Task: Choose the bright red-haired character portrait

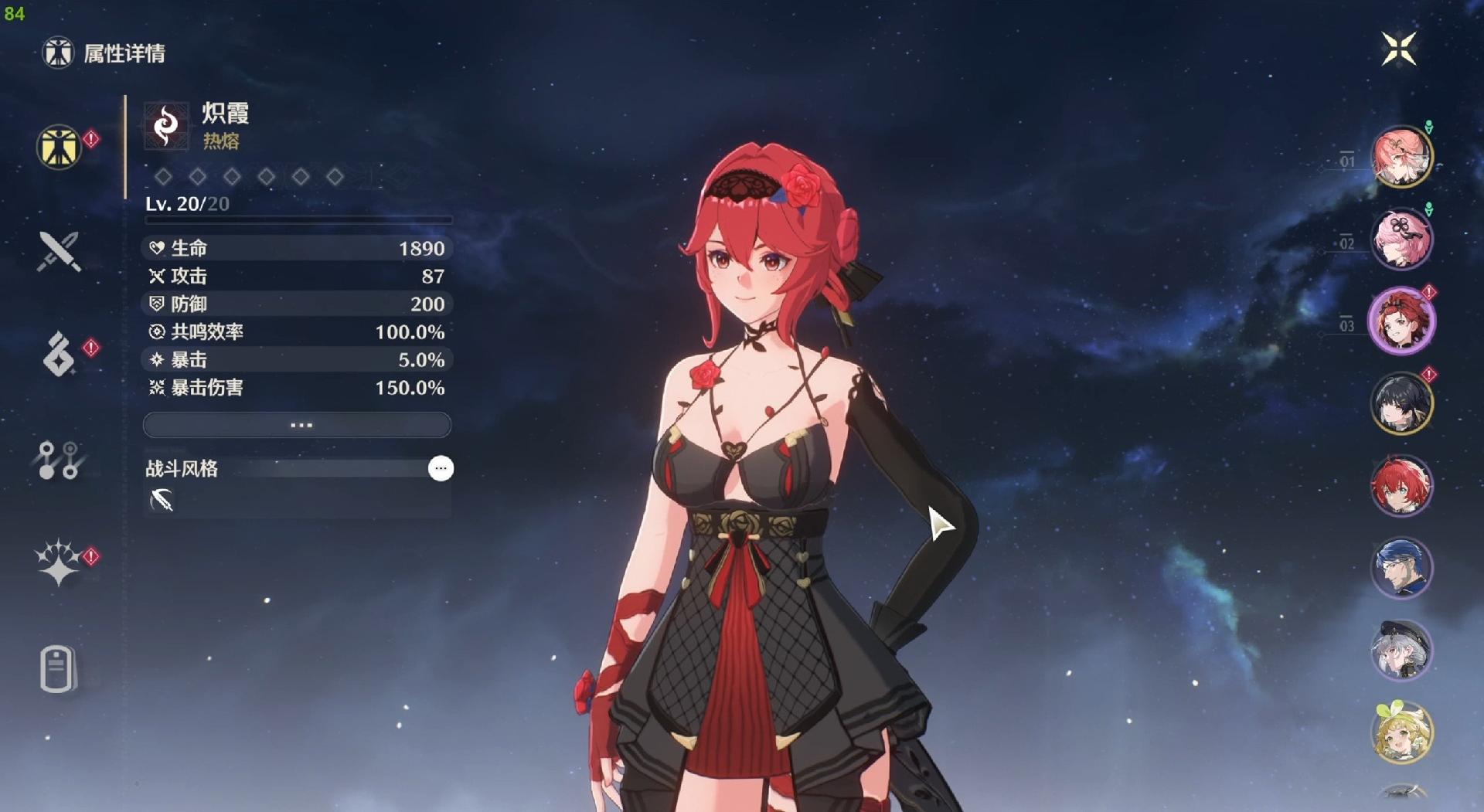Action: [1401, 486]
